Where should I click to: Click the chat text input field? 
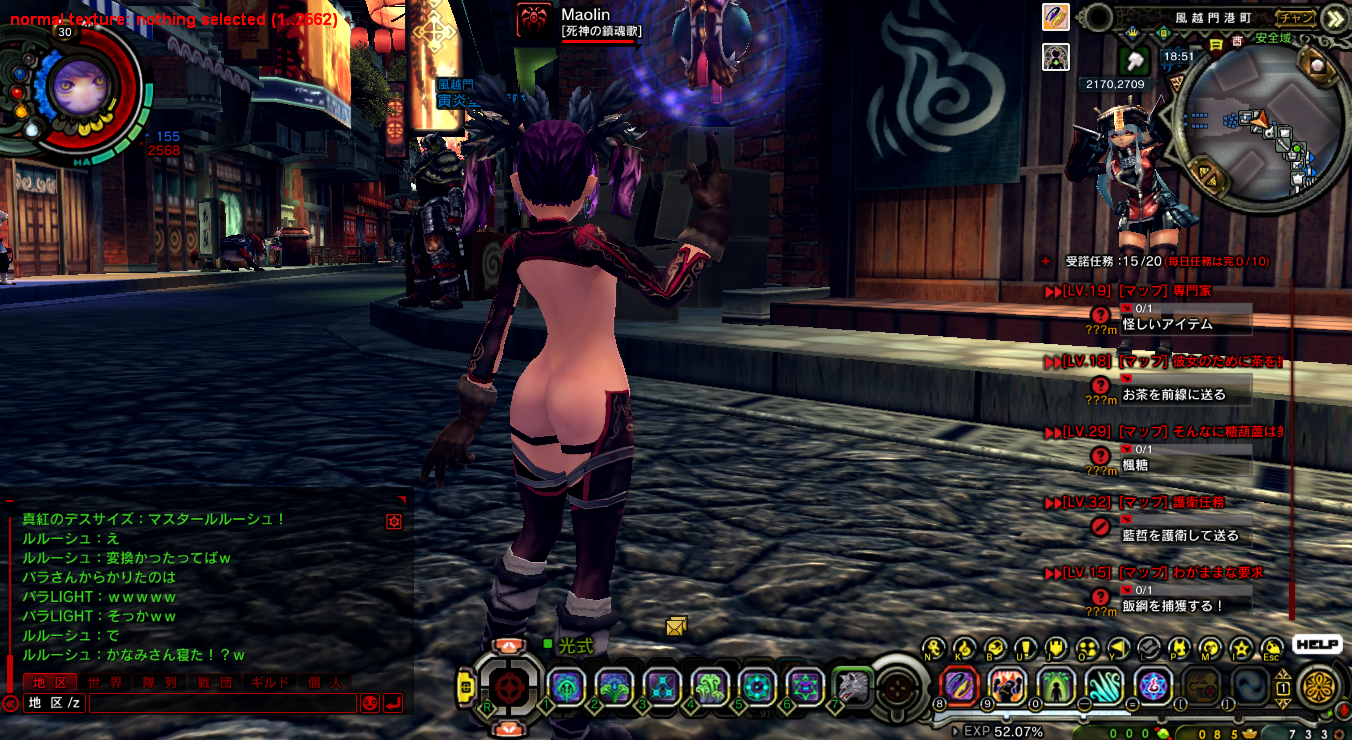[222, 703]
